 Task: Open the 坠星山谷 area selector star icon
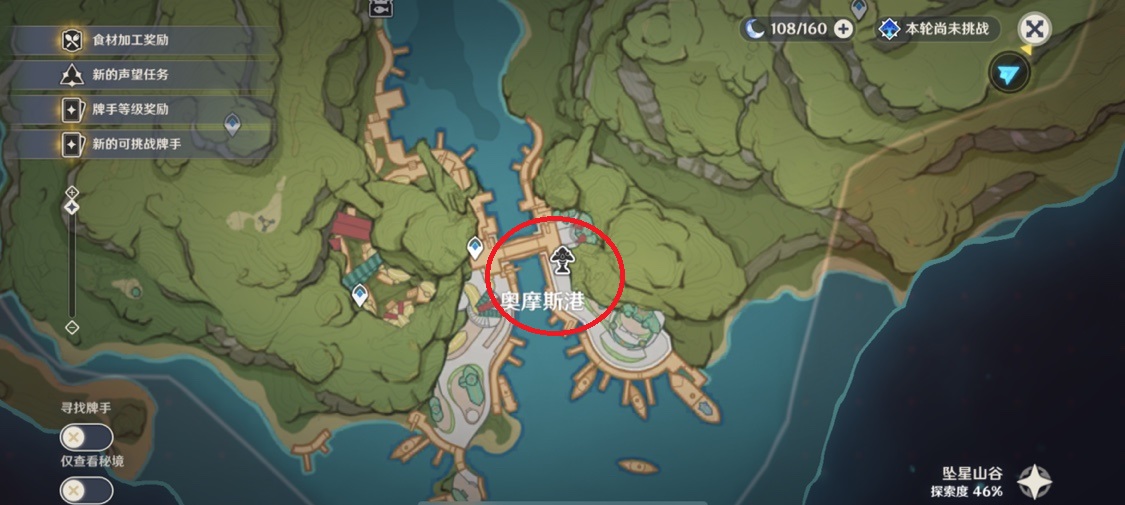point(1035,482)
